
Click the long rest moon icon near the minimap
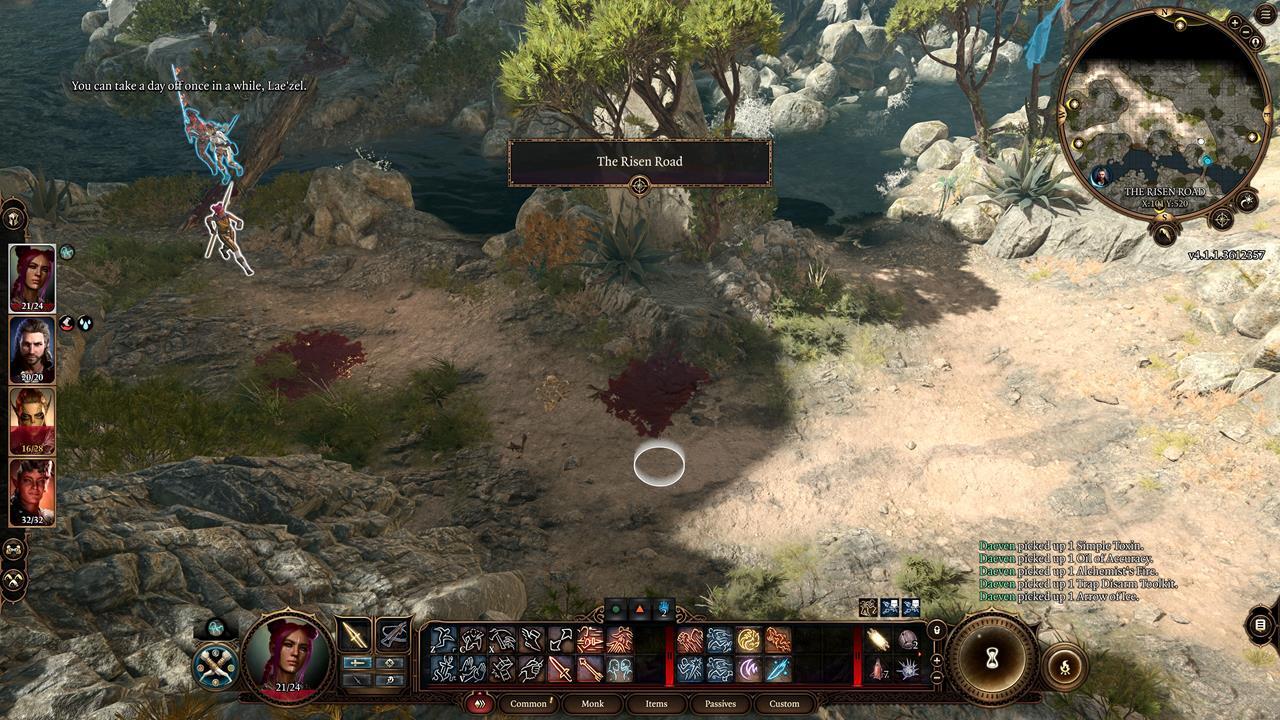pos(1246,201)
